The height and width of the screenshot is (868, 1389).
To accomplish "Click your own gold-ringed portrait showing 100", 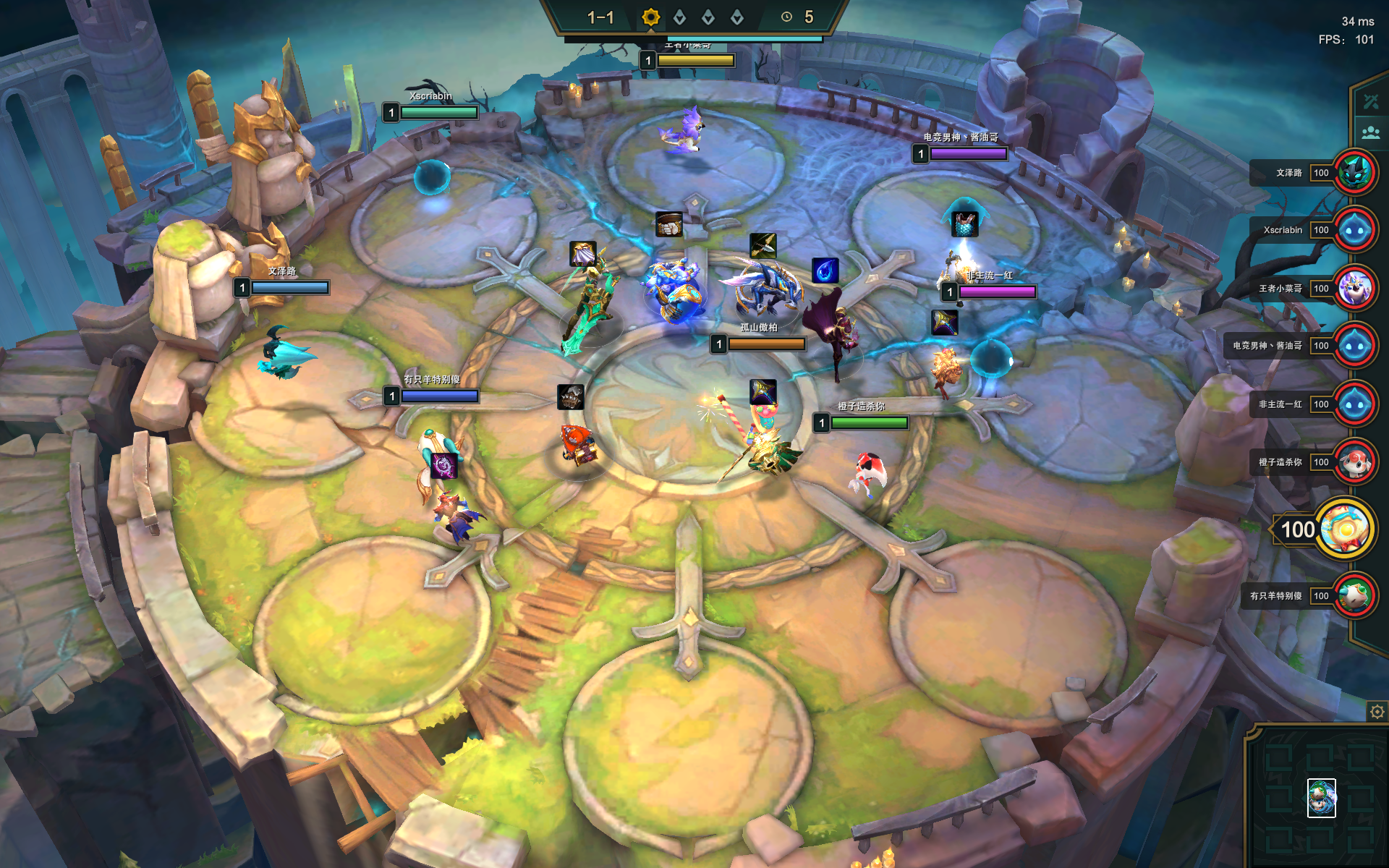I will click(1345, 529).
